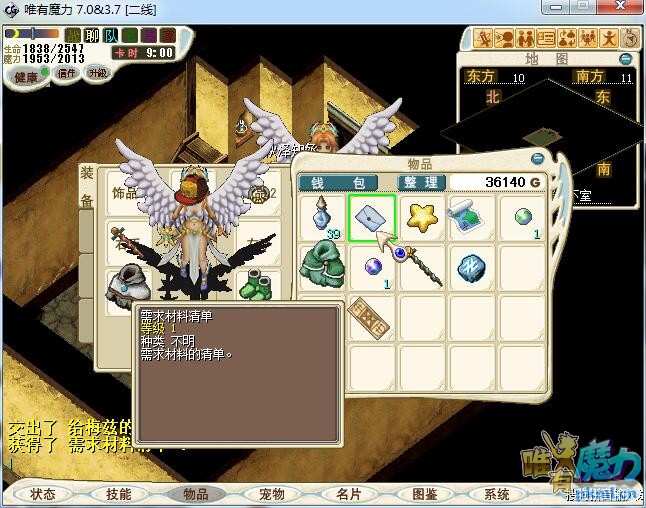Image resolution: width=646 pixels, height=508 pixels.
Task: Select the yellow star item
Action: pyautogui.click(x=422, y=217)
